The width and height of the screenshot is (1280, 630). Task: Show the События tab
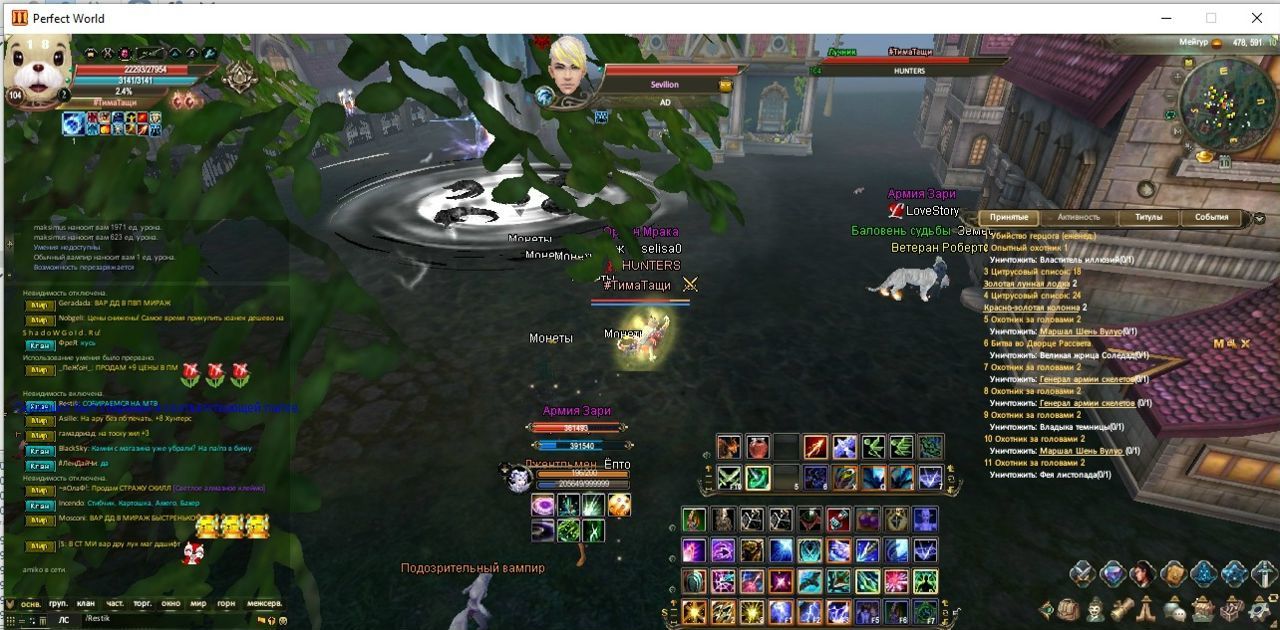point(1211,217)
